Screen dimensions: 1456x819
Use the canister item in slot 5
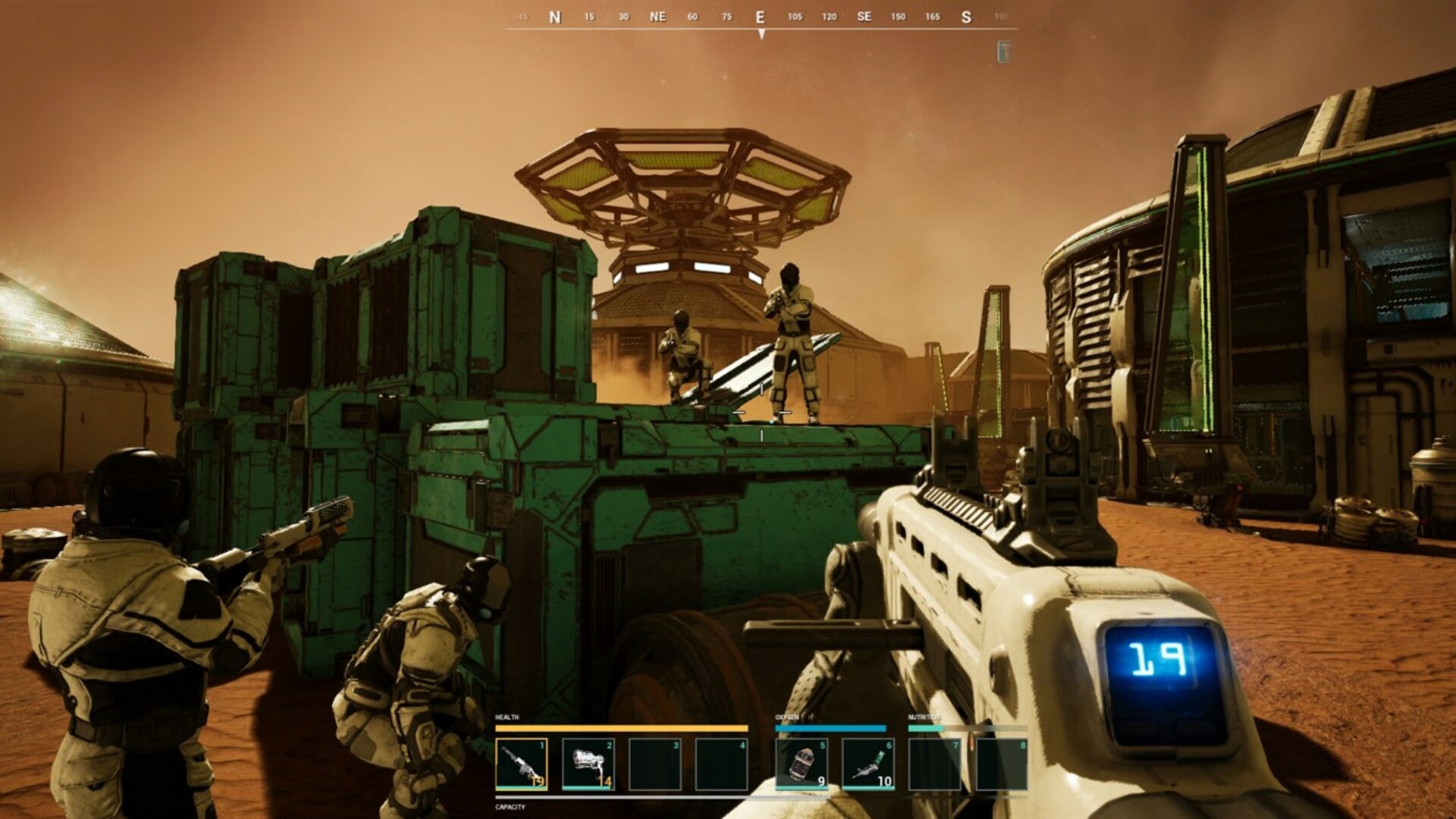pyautogui.click(x=802, y=764)
